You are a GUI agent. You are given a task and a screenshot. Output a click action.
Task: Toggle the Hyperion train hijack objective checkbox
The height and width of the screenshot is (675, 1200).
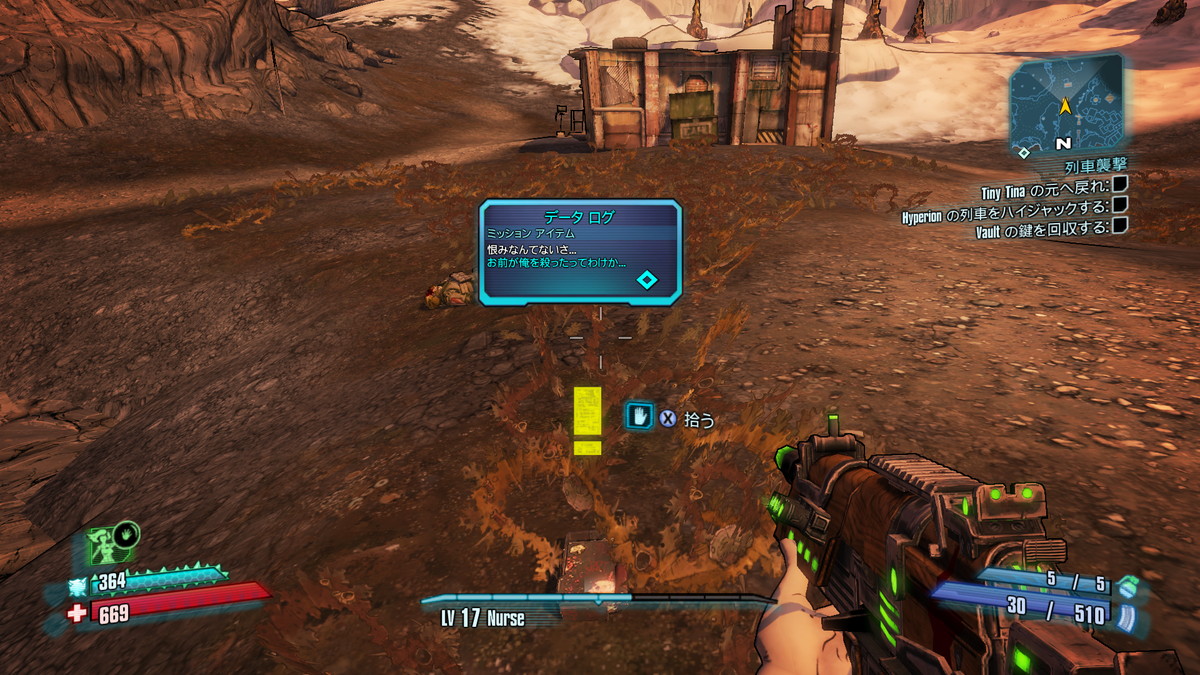[x=1121, y=205]
